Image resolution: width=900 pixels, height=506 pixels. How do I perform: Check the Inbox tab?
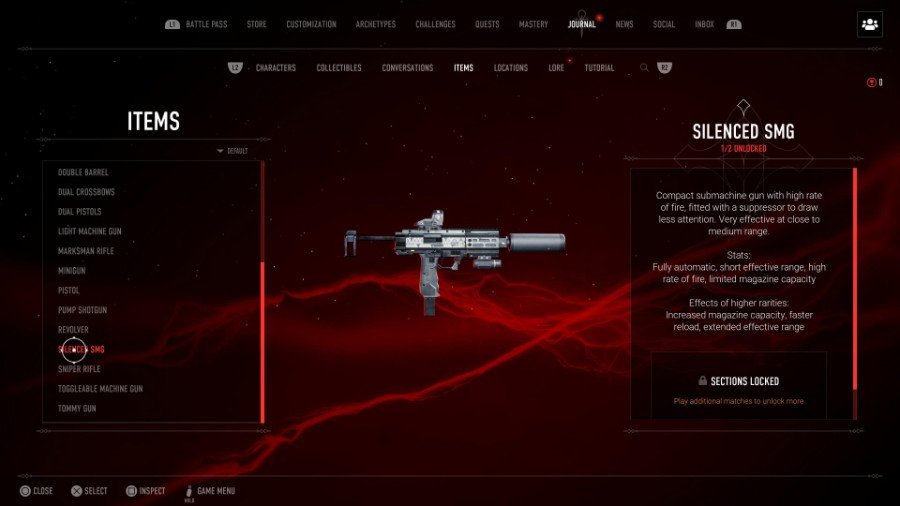pyautogui.click(x=704, y=24)
